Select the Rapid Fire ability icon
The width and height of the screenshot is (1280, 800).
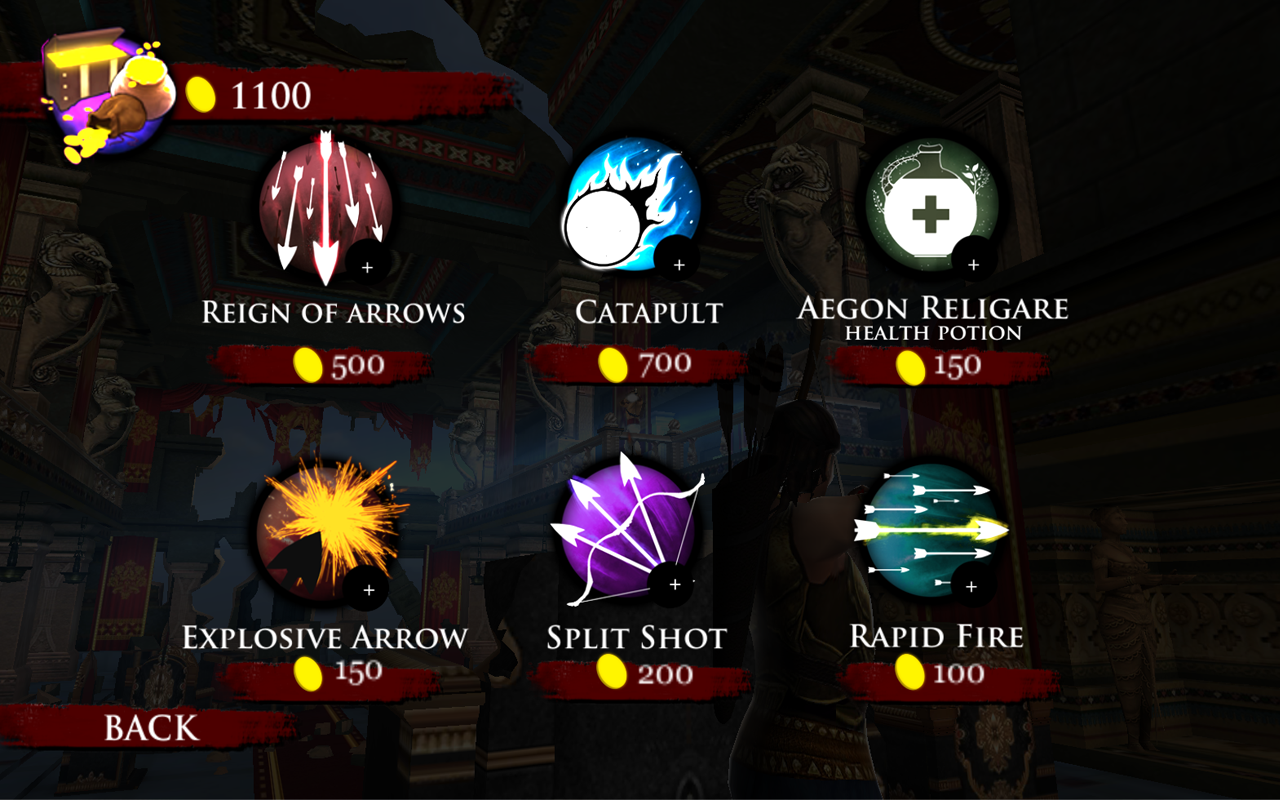930,530
